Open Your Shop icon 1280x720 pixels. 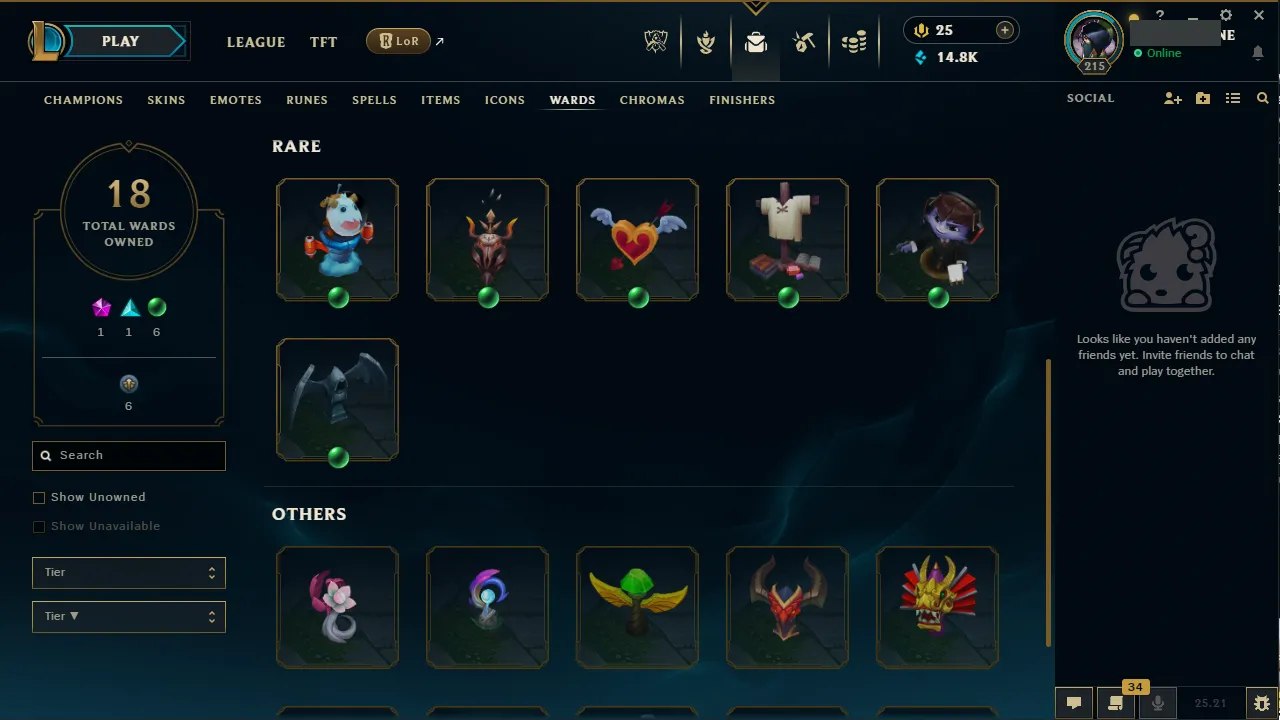804,42
